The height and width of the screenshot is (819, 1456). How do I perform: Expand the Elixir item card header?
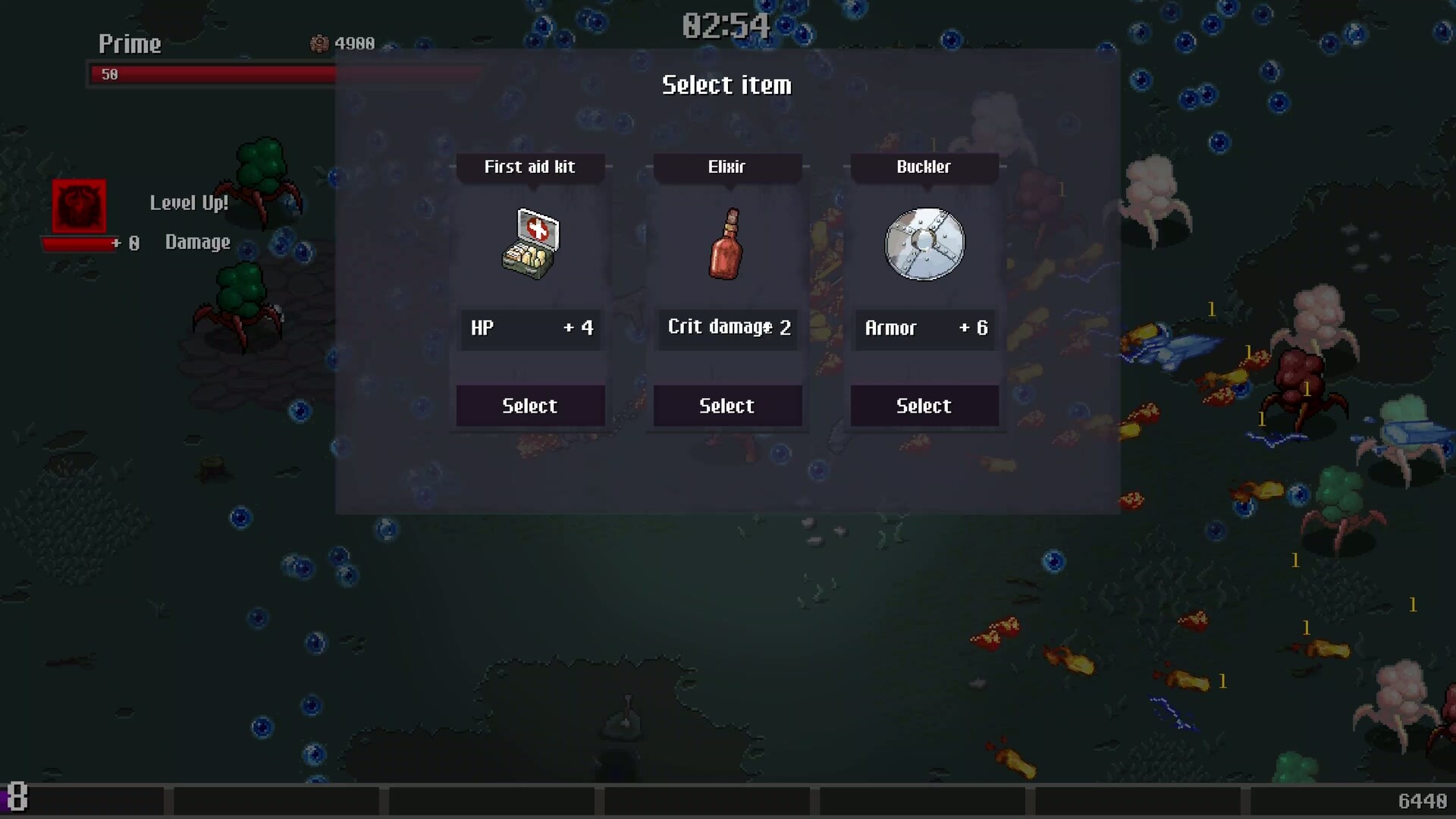[x=727, y=168]
